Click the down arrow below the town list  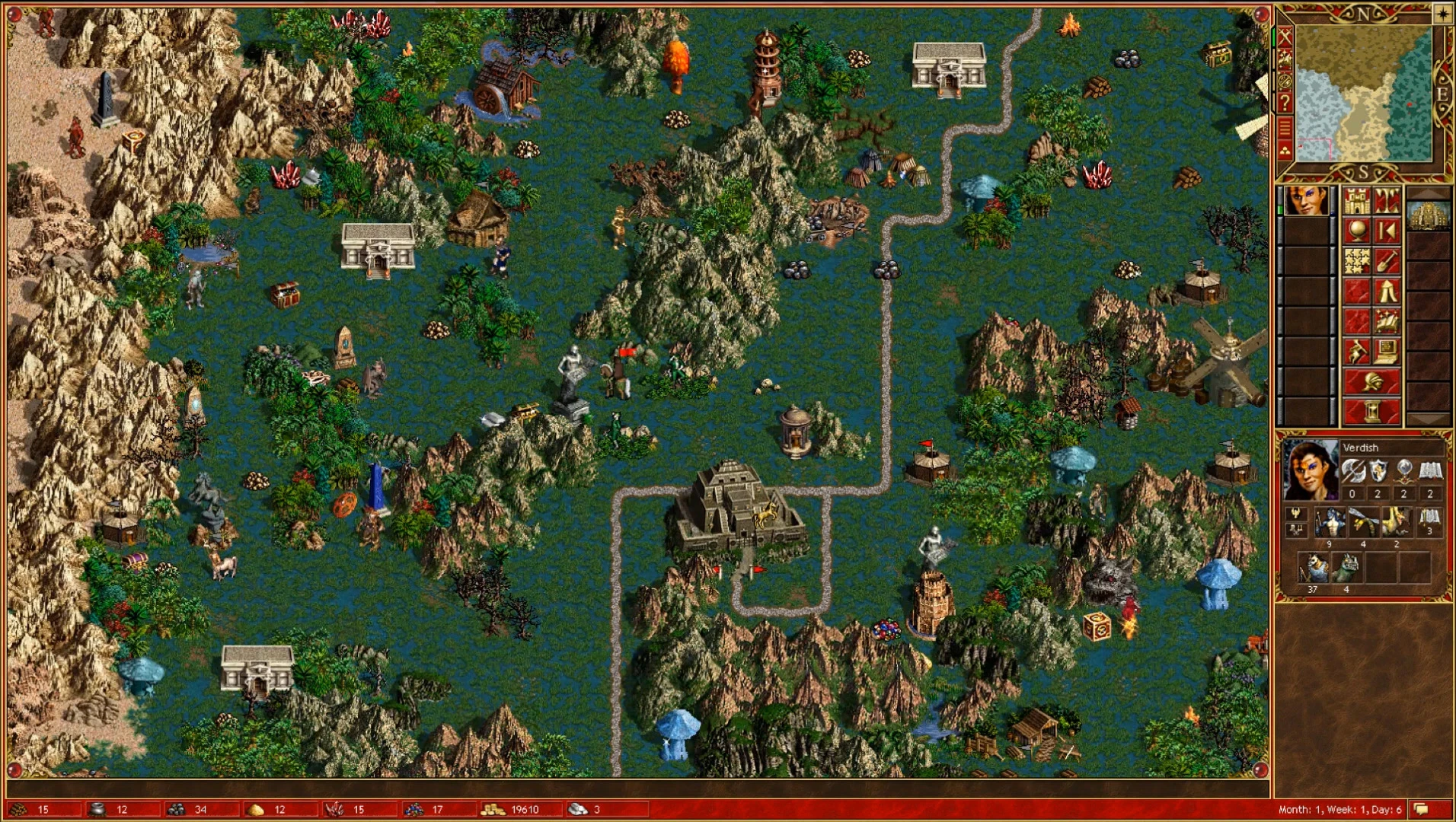click(1429, 418)
